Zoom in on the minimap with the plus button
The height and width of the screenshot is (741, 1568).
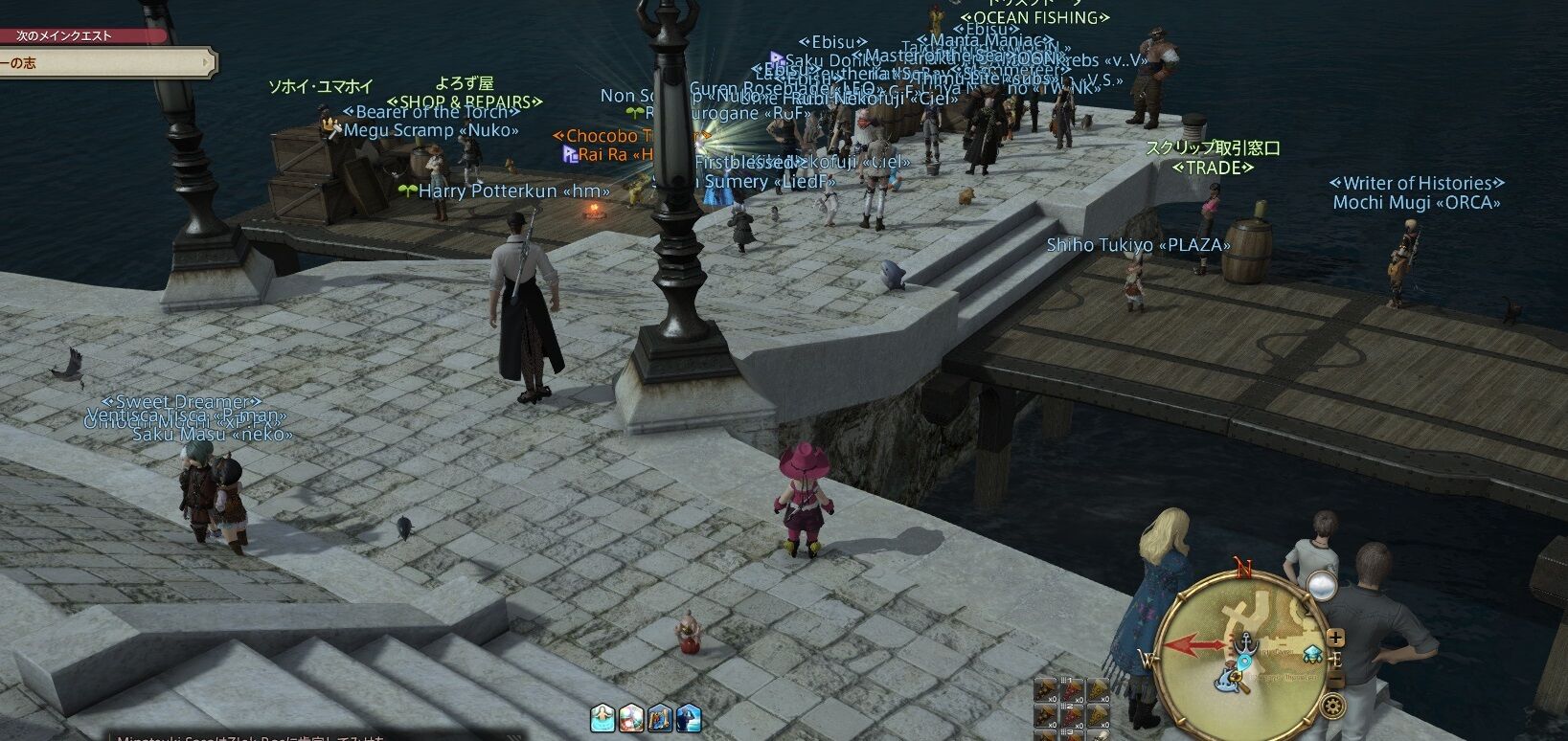1335,638
